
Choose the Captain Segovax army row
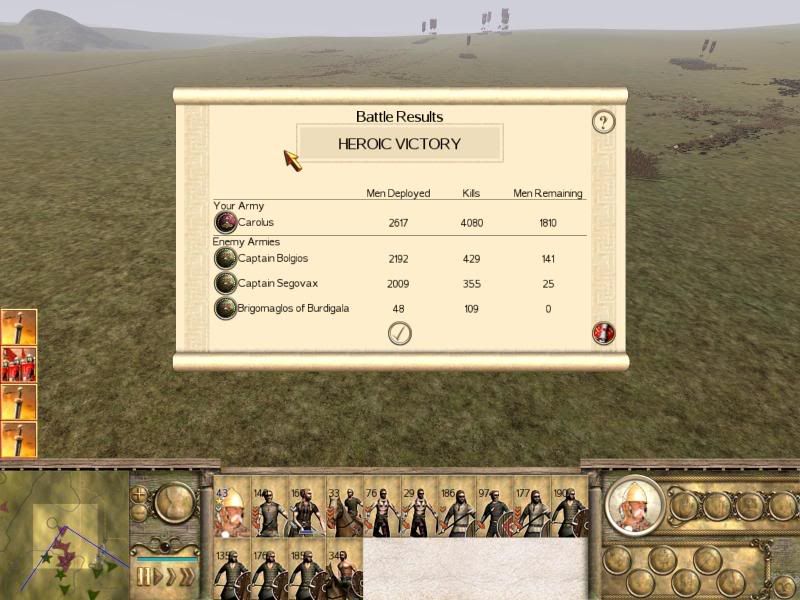click(277, 284)
